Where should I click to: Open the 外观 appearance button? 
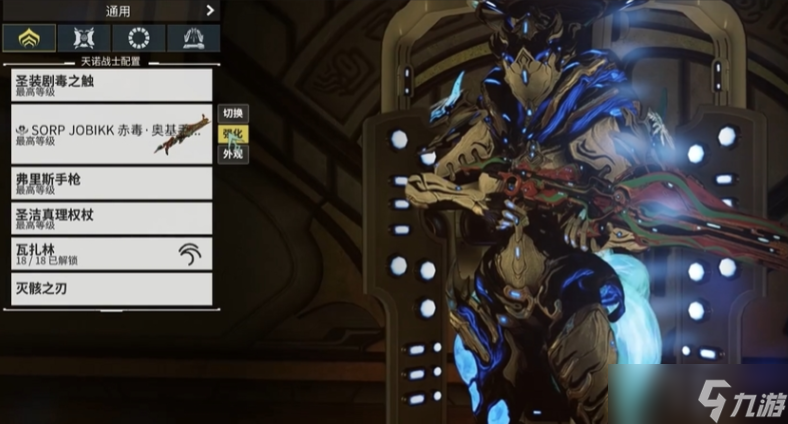(232, 154)
